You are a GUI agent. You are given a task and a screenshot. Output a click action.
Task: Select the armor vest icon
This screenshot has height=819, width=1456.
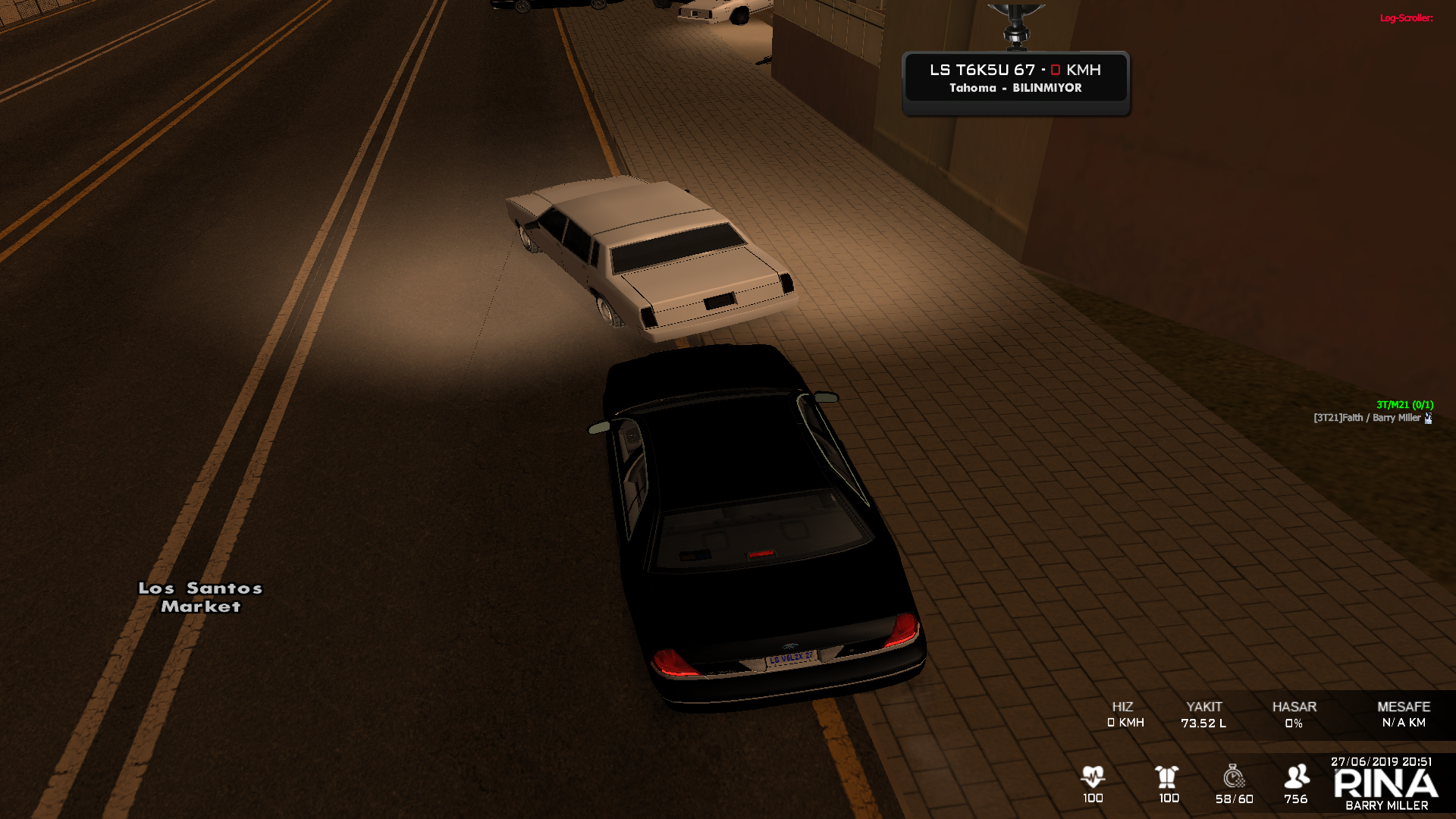tap(1167, 777)
